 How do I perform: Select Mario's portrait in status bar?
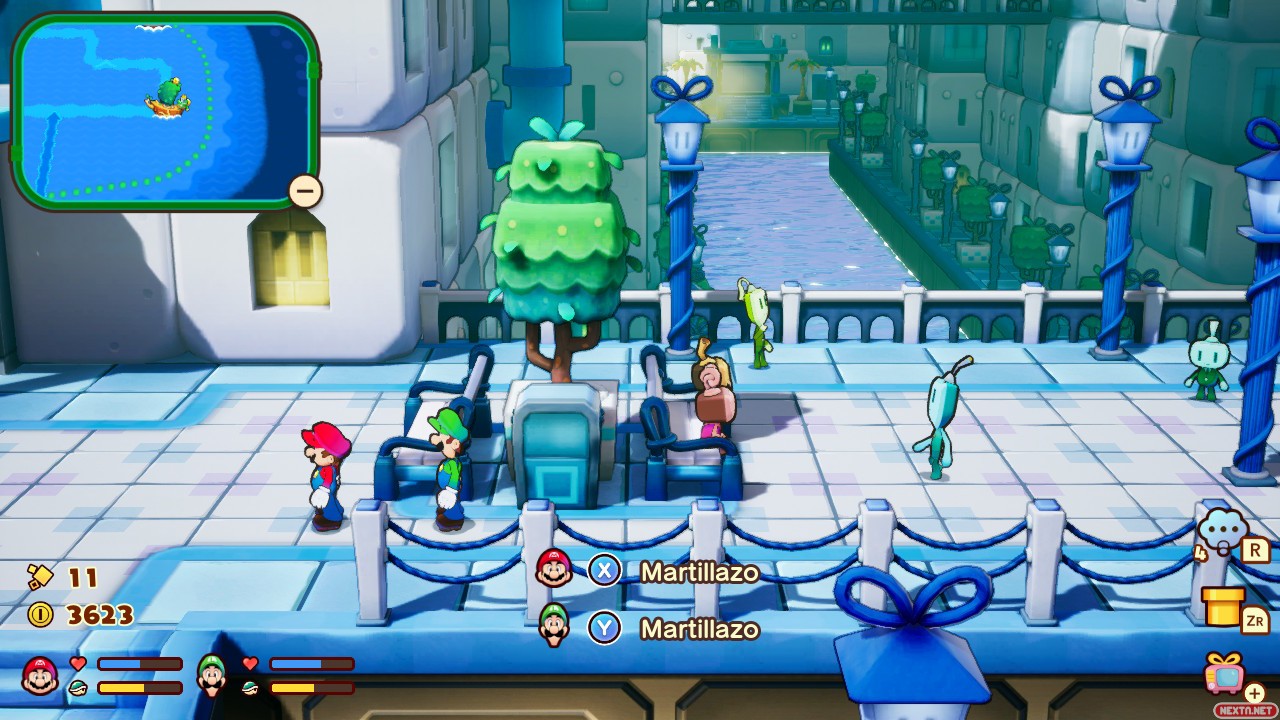click(x=40, y=676)
